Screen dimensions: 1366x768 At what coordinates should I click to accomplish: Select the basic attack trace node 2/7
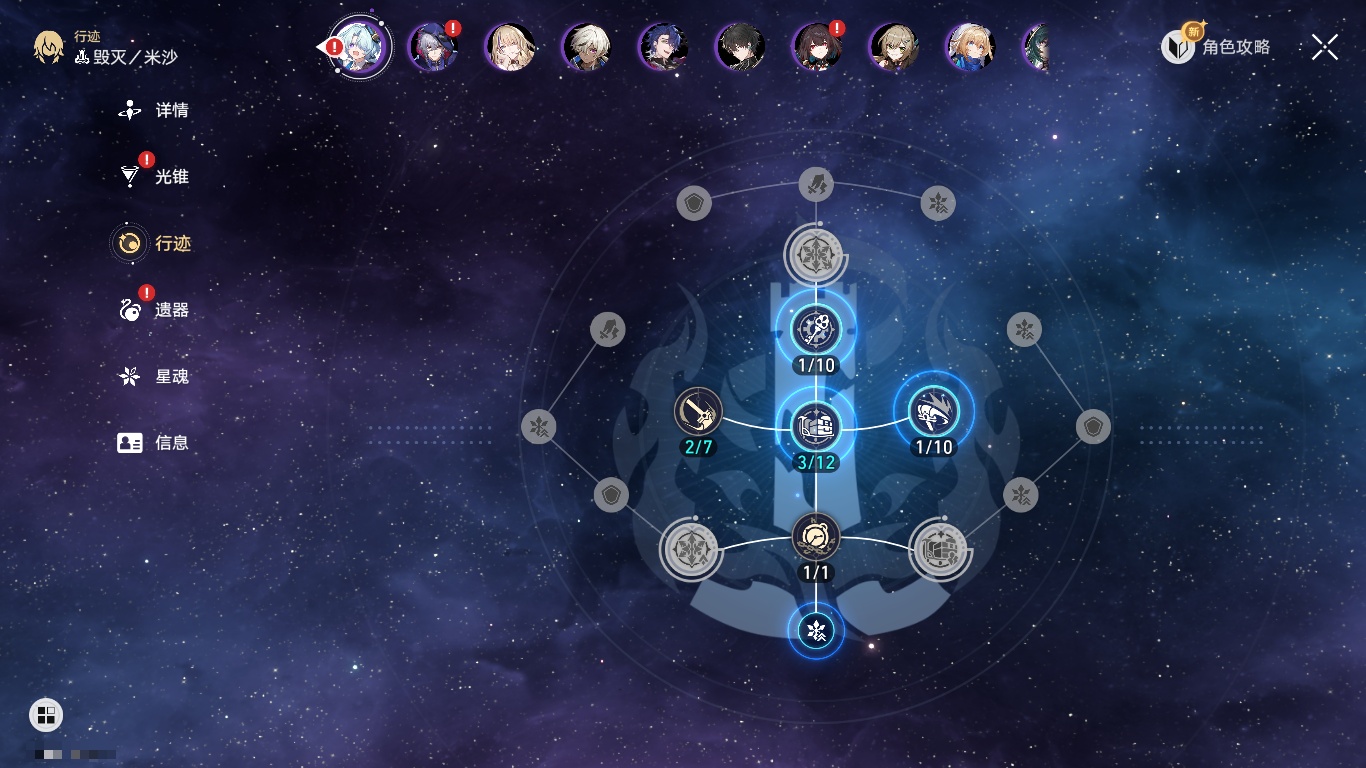(698, 411)
